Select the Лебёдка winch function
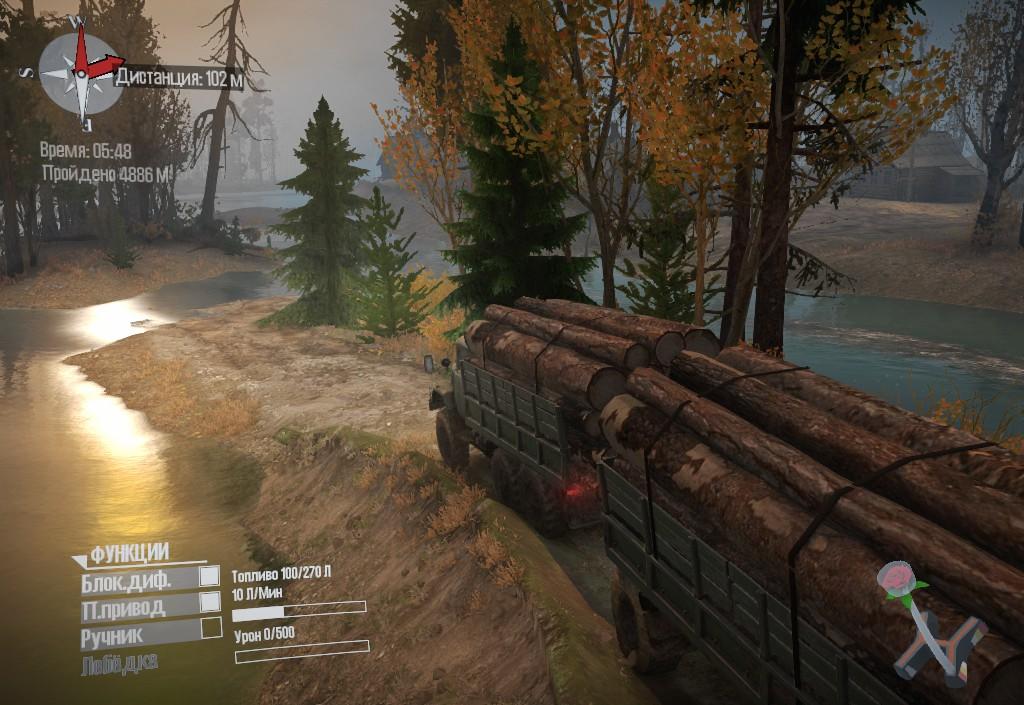The height and width of the screenshot is (705, 1024). [119, 662]
